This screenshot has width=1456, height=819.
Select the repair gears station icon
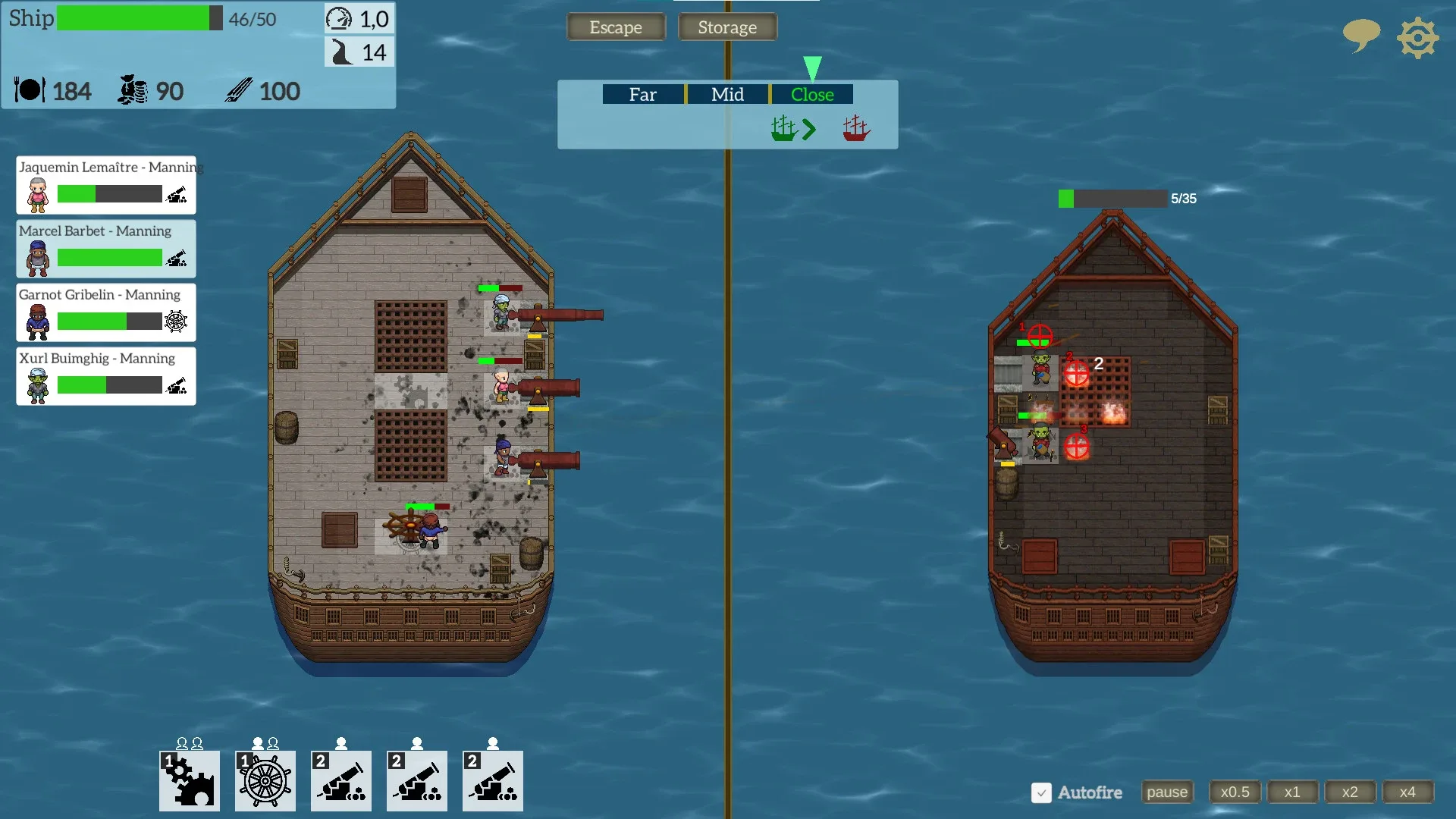[x=190, y=780]
